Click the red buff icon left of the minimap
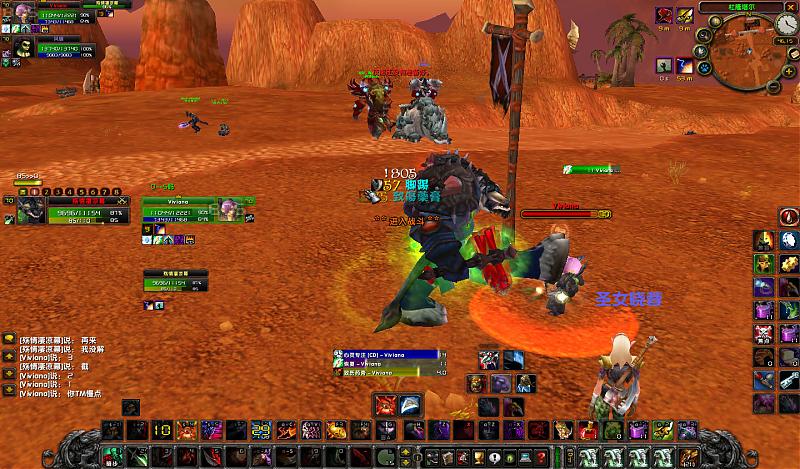800x469 pixels. pos(665,15)
